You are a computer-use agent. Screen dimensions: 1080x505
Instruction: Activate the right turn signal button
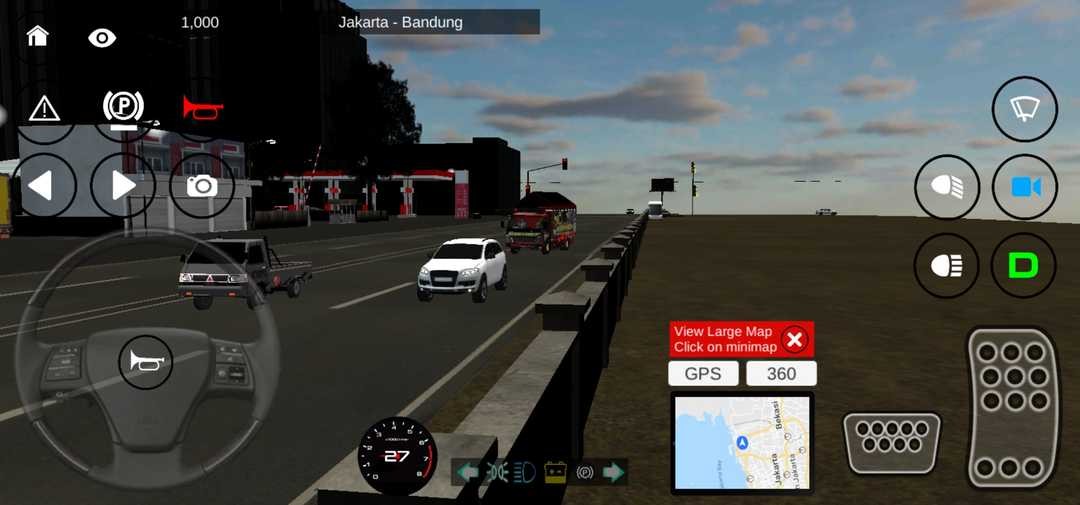coord(122,186)
